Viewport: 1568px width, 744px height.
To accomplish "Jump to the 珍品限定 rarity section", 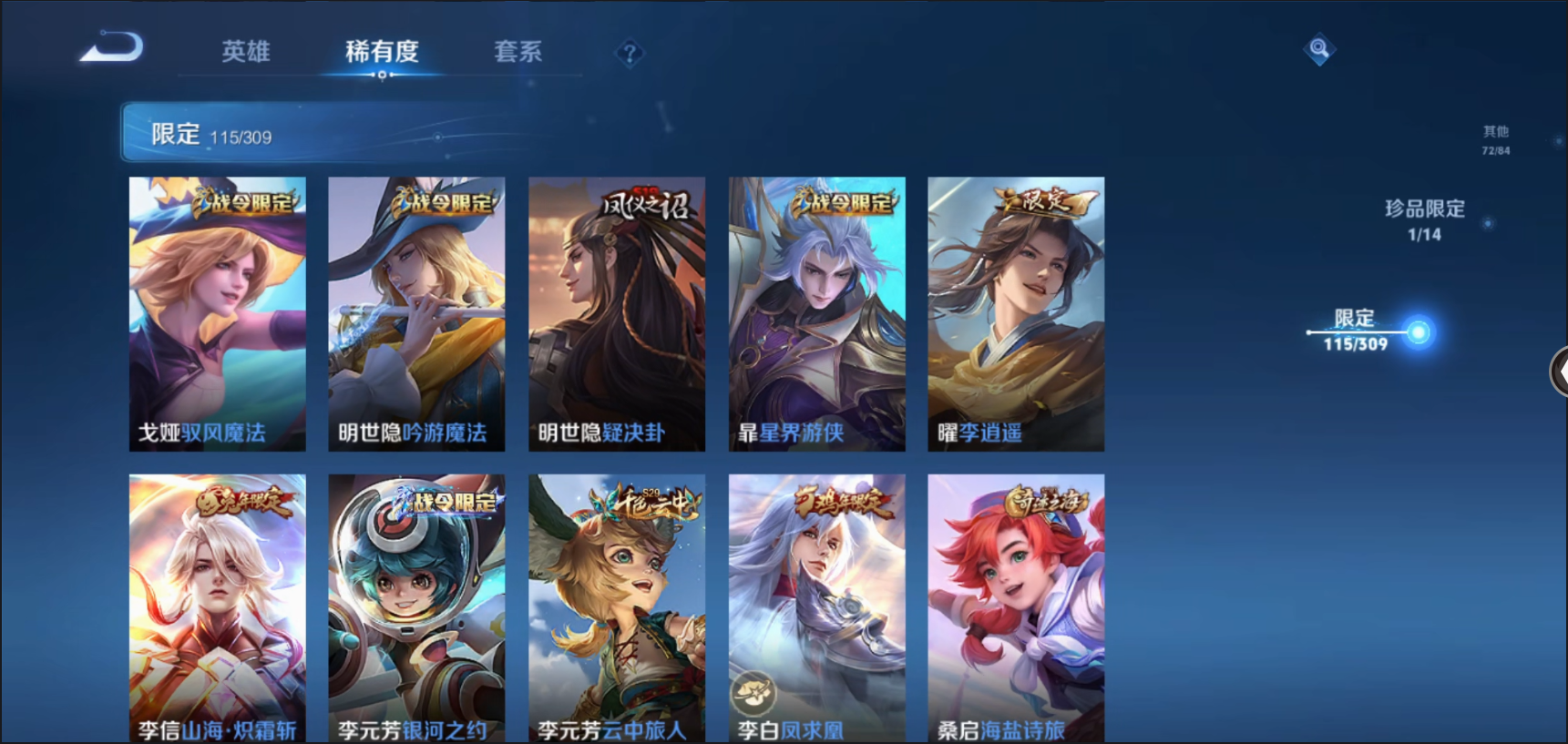I will pyautogui.click(x=1424, y=219).
